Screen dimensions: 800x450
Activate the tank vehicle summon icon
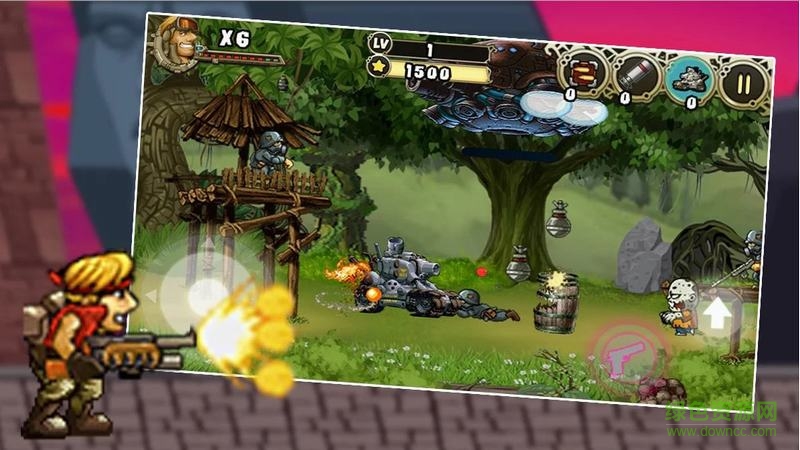(x=690, y=78)
